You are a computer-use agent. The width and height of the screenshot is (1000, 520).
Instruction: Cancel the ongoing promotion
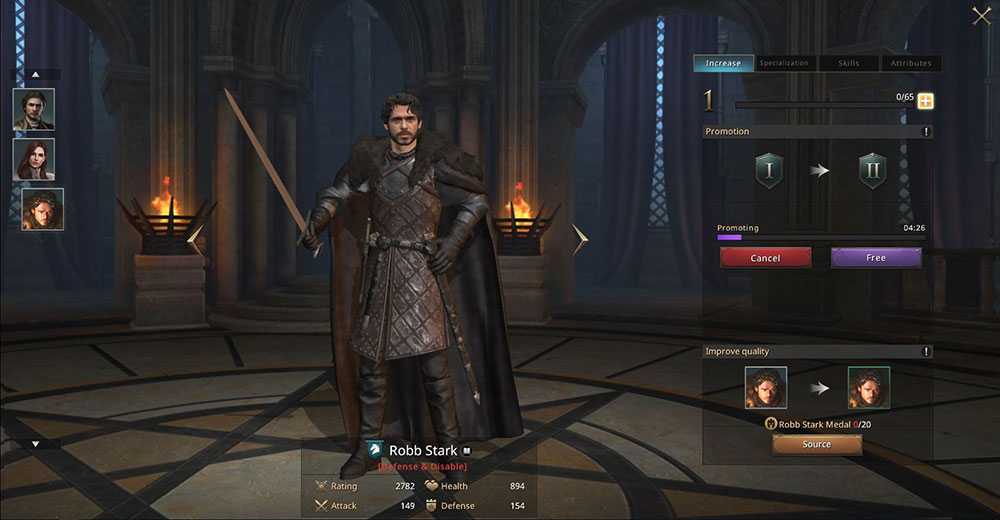tap(765, 258)
